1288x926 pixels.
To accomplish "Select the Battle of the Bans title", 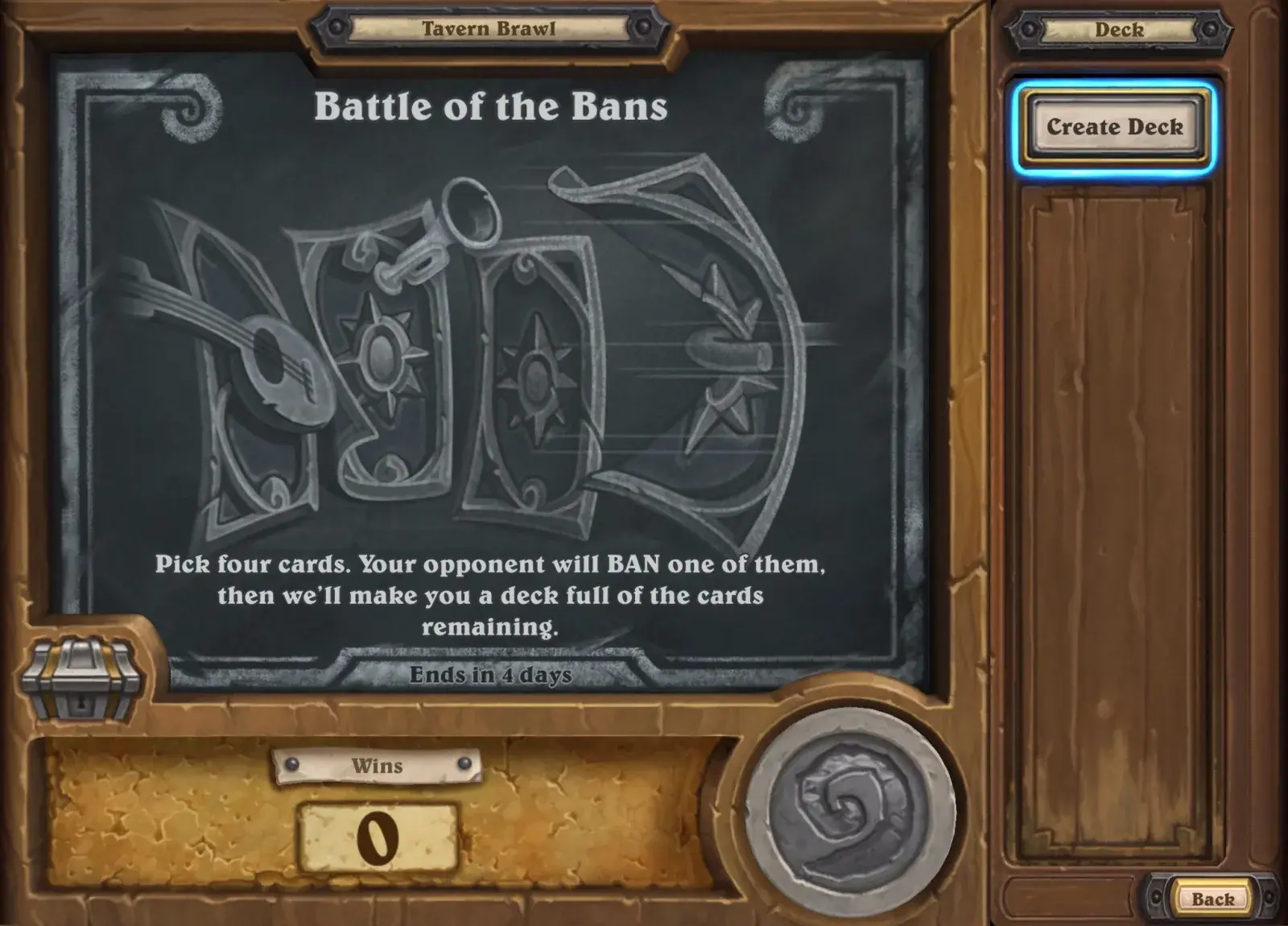I will (491, 105).
